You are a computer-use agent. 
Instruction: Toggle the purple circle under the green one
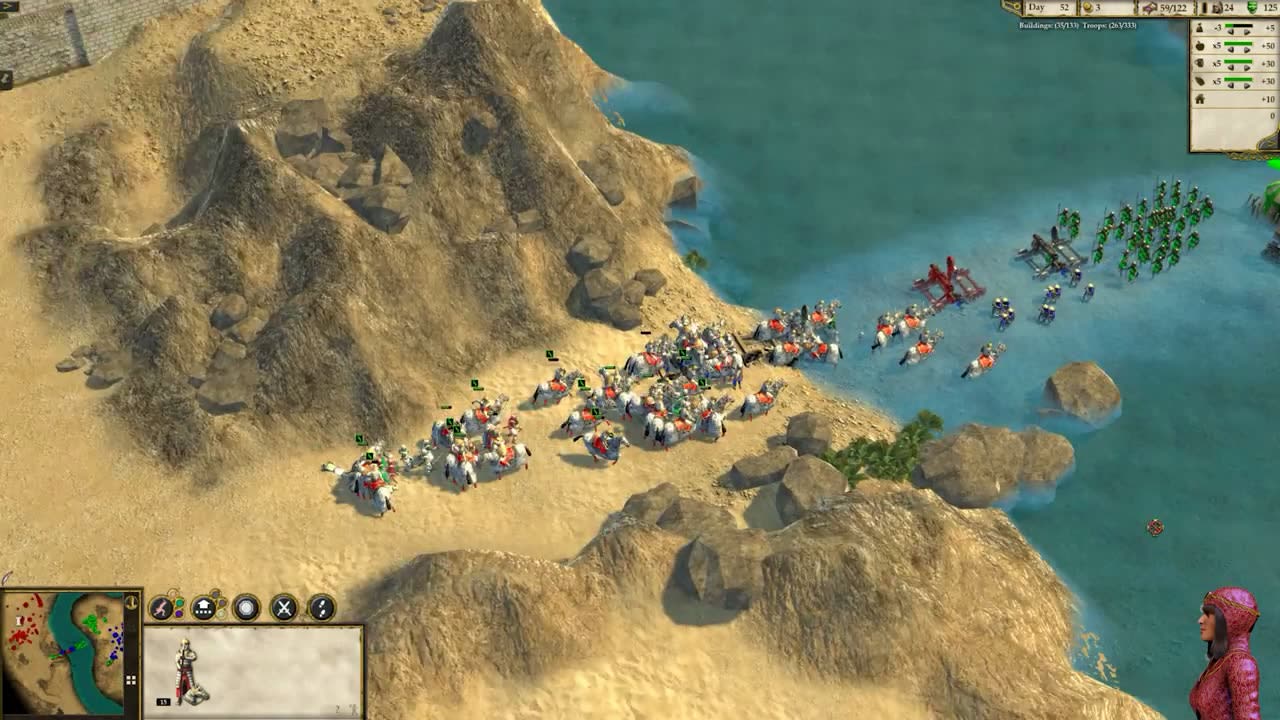point(178,613)
